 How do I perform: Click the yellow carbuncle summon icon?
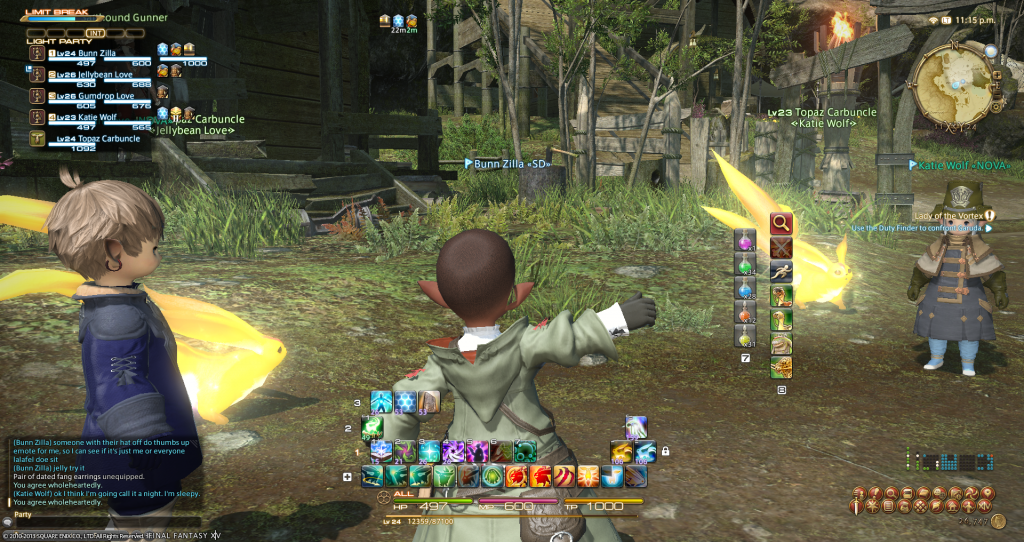click(621, 451)
